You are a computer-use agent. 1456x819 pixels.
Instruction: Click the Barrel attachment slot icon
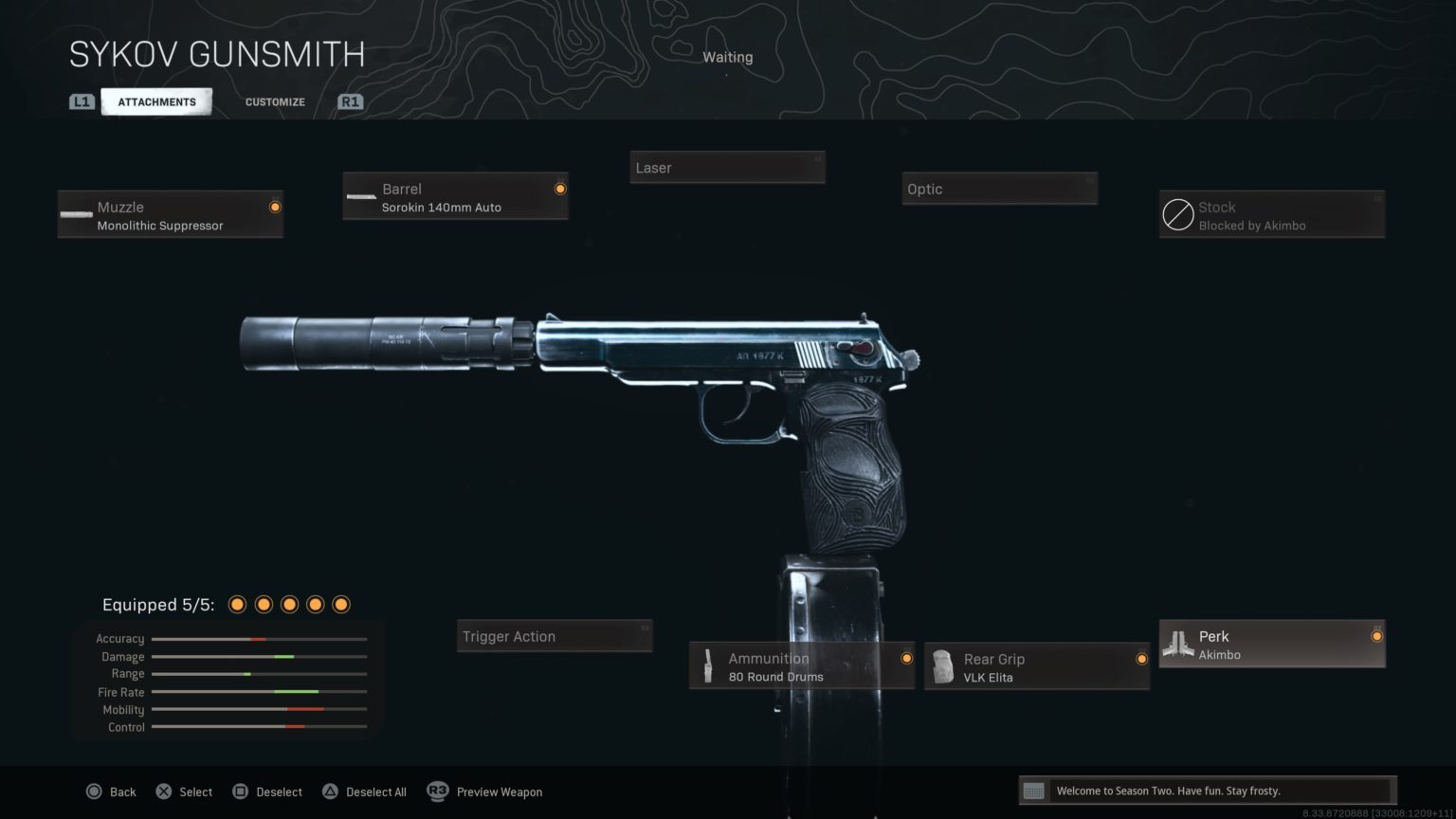pyautogui.click(x=360, y=196)
